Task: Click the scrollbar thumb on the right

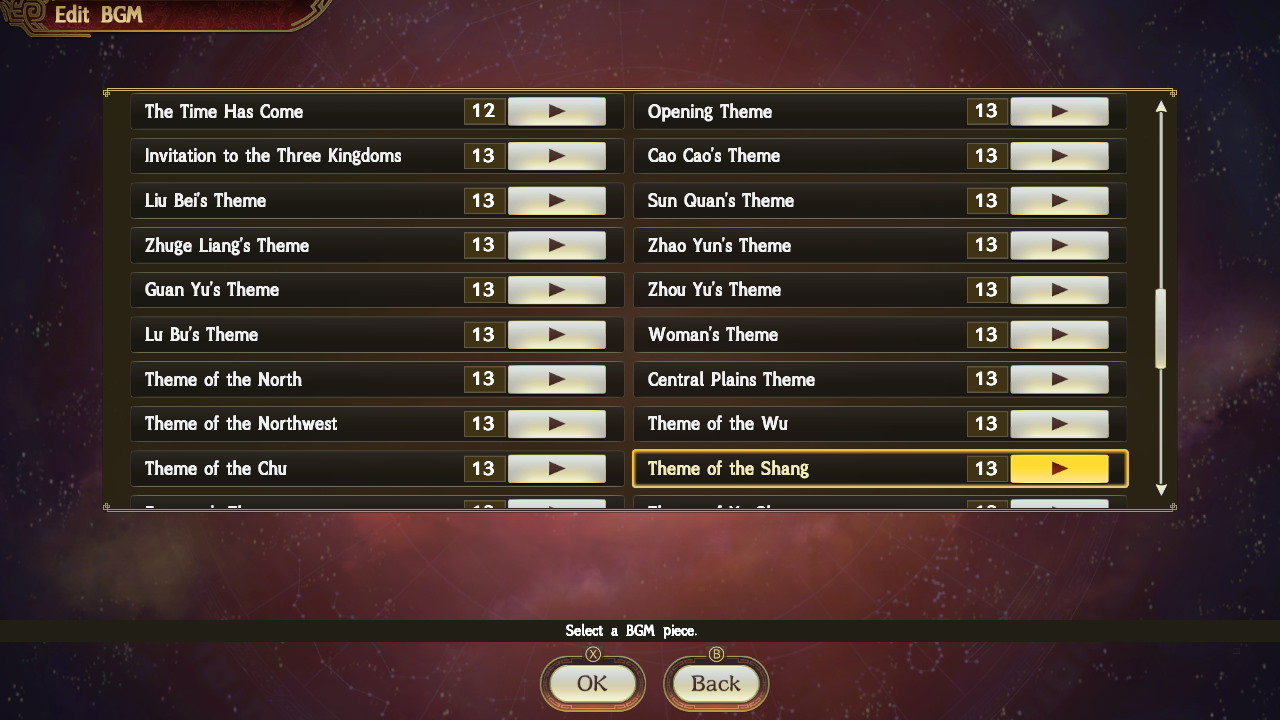Action: (1161, 330)
